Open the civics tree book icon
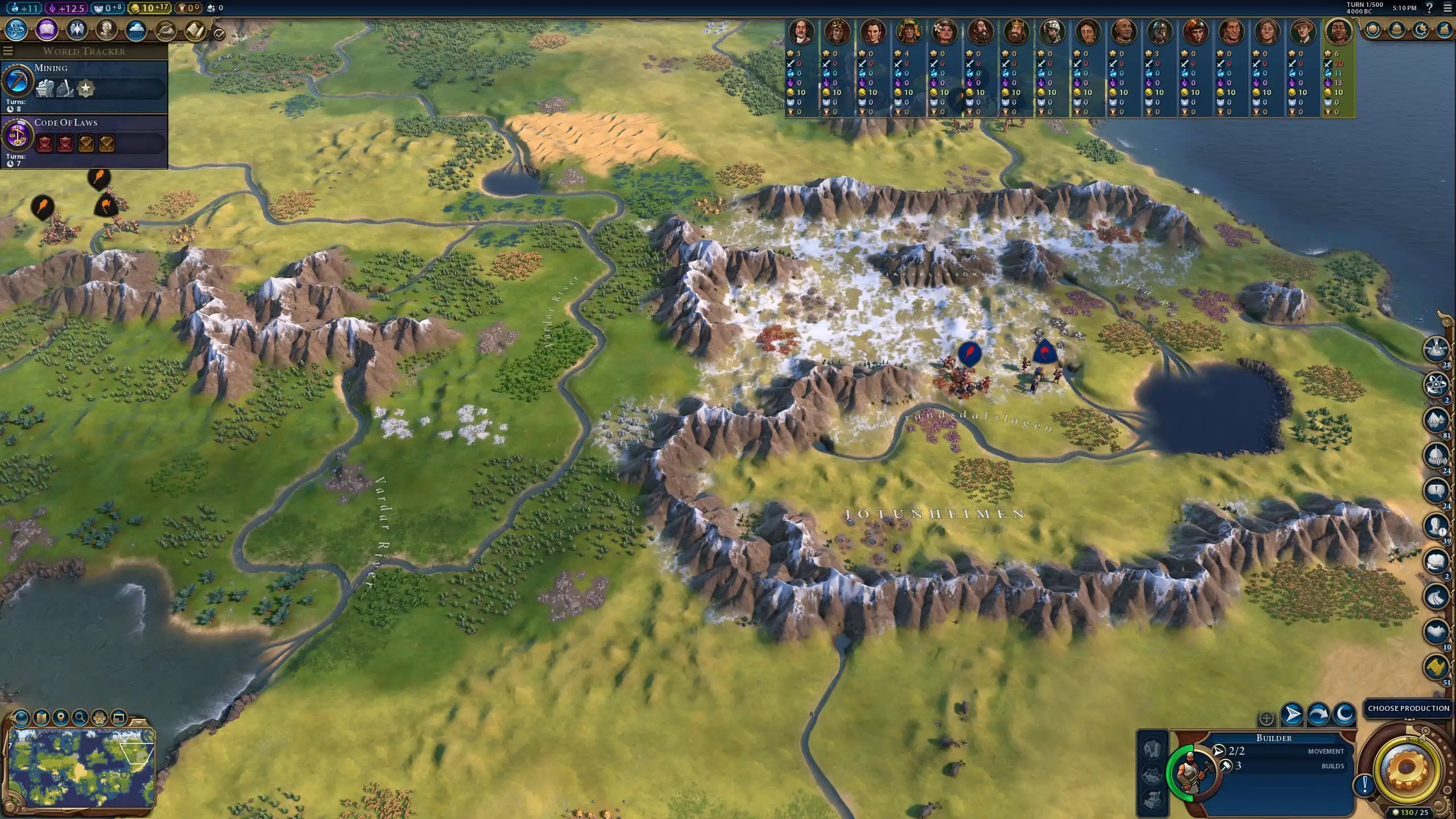 pos(47,30)
